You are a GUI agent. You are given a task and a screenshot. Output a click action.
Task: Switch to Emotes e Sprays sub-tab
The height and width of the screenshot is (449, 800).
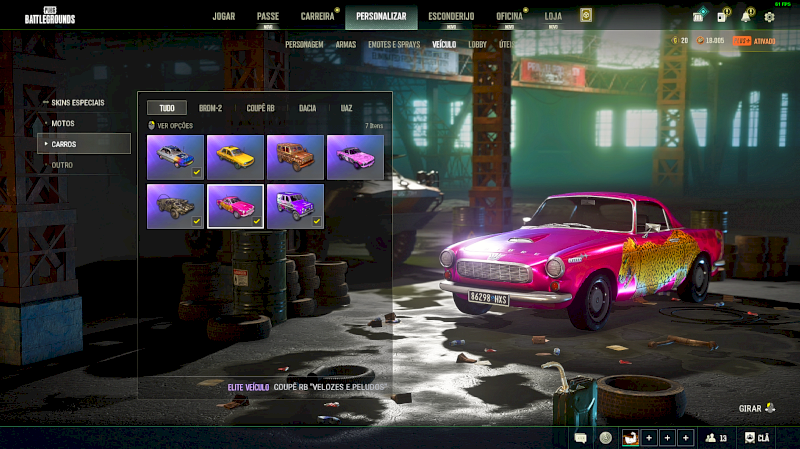(394, 45)
